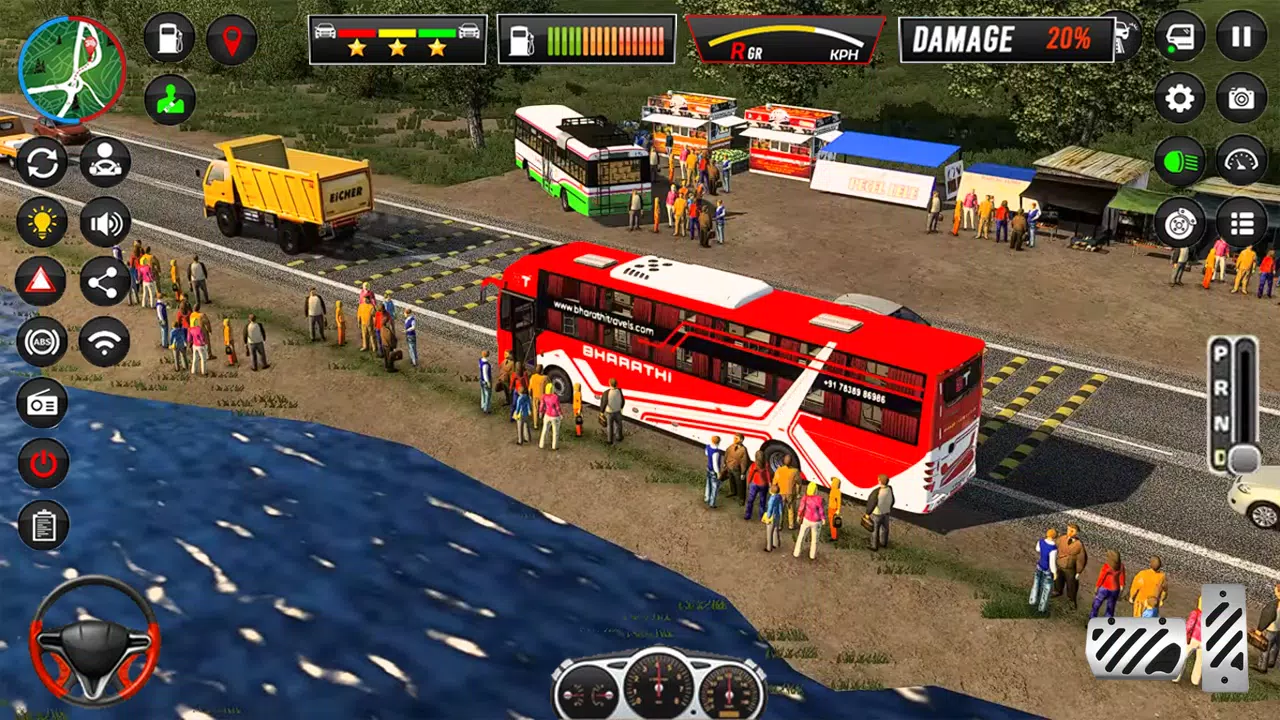
Task: Take a screenshot with the camera button
Action: 1241,98
